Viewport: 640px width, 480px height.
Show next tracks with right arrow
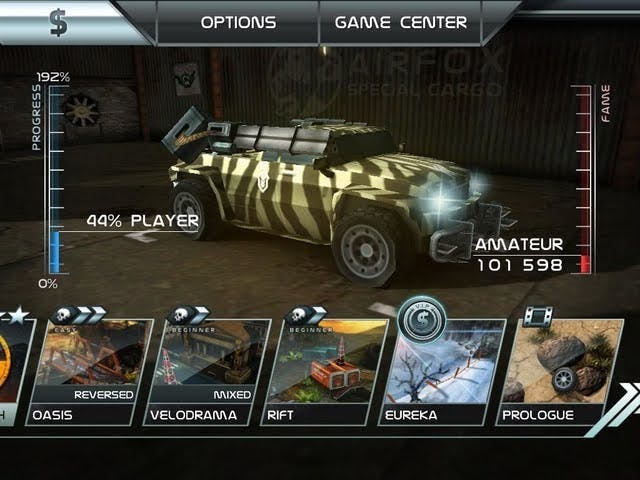626,400
